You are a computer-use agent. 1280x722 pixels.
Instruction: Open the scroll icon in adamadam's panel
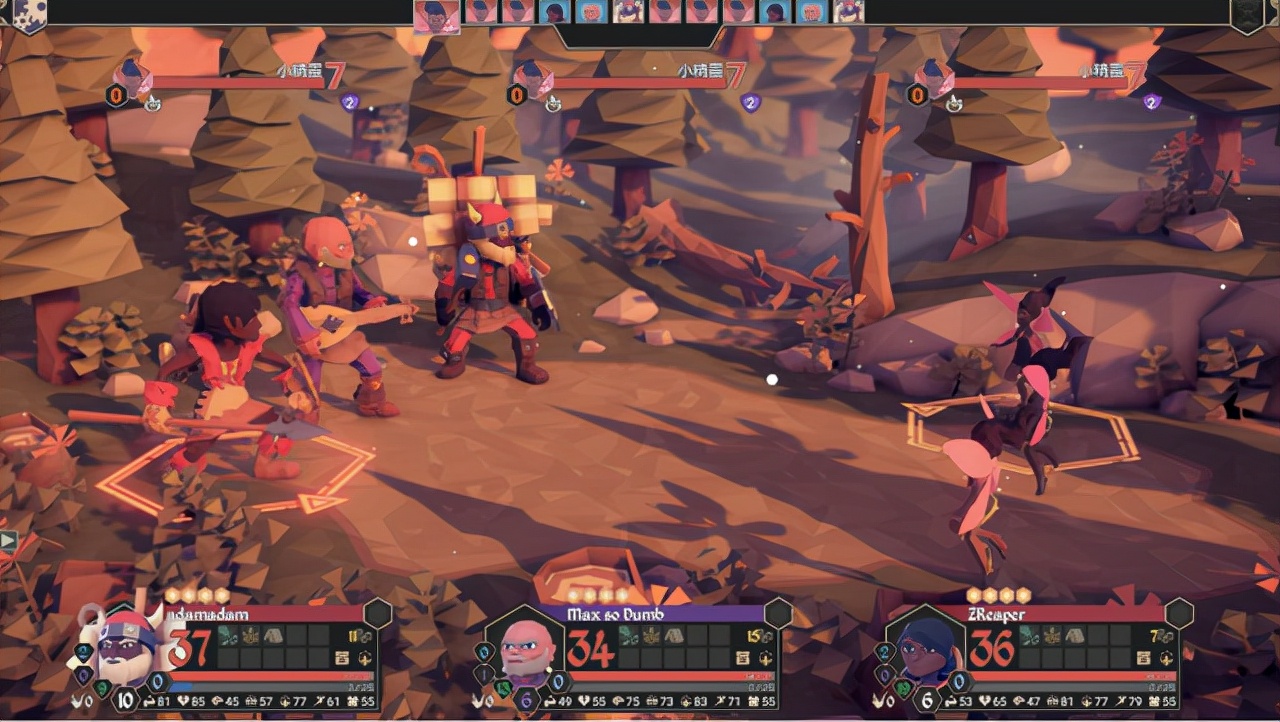[342, 658]
